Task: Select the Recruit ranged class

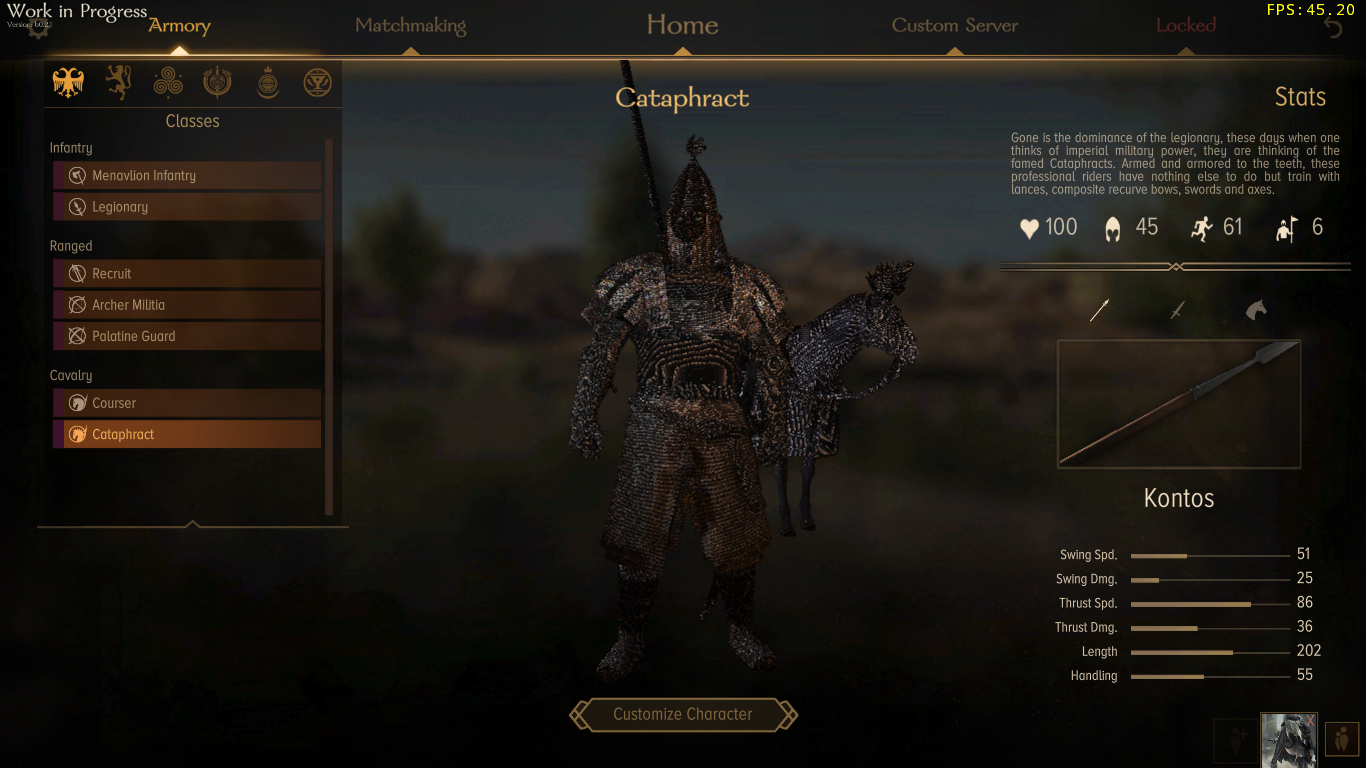Action: (x=187, y=274)
